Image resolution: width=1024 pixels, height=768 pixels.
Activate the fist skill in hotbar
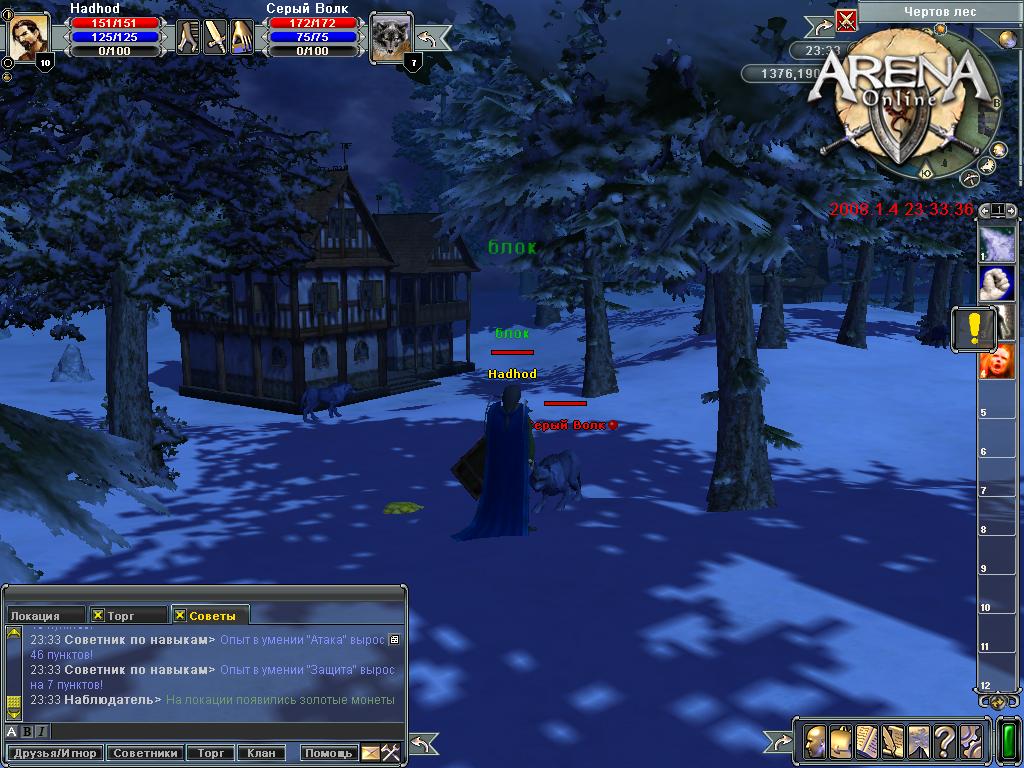click(997, 284)
